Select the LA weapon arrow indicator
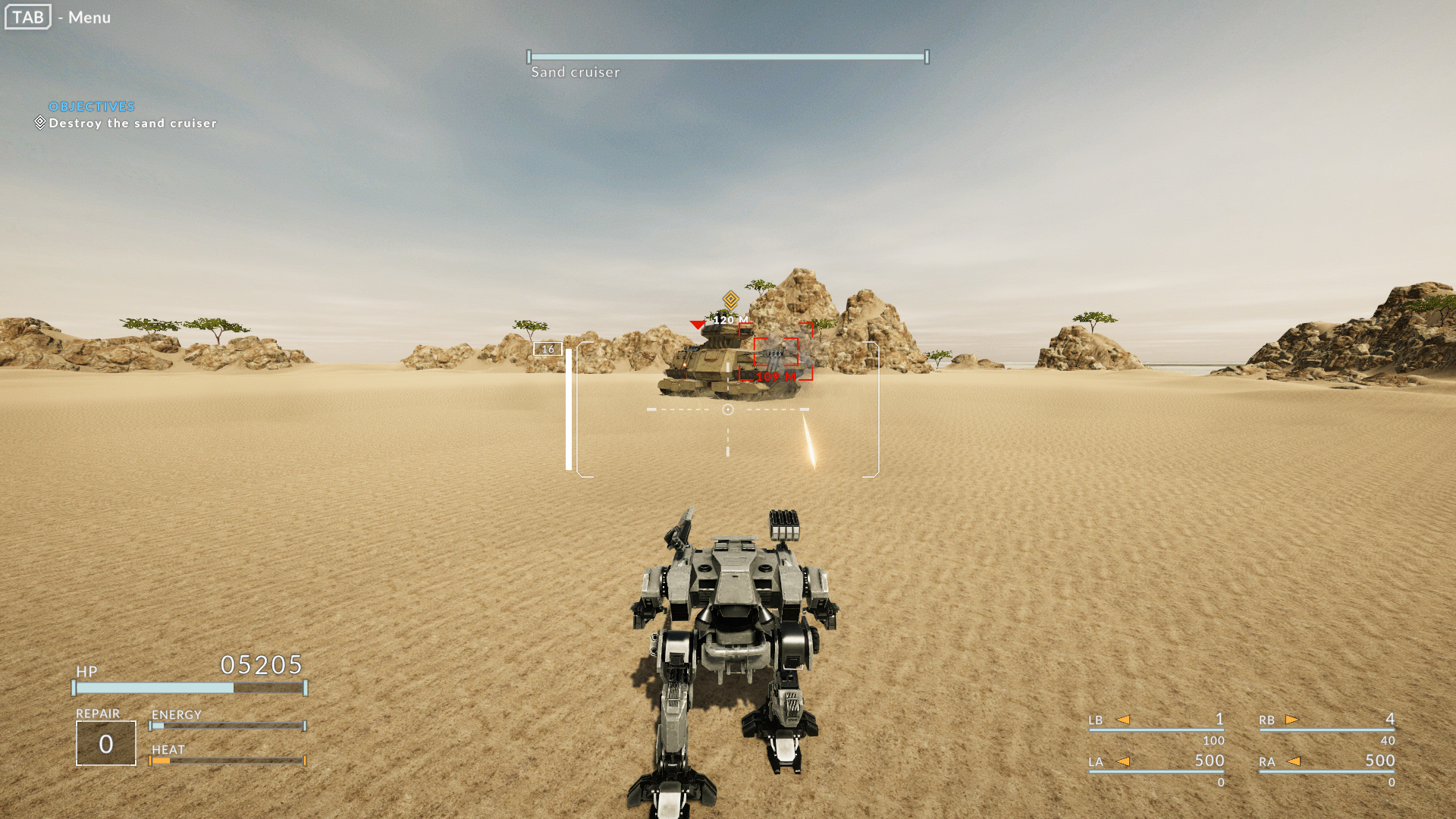This screenshot has width=1456, height=819. click(x=1125, y=761)
